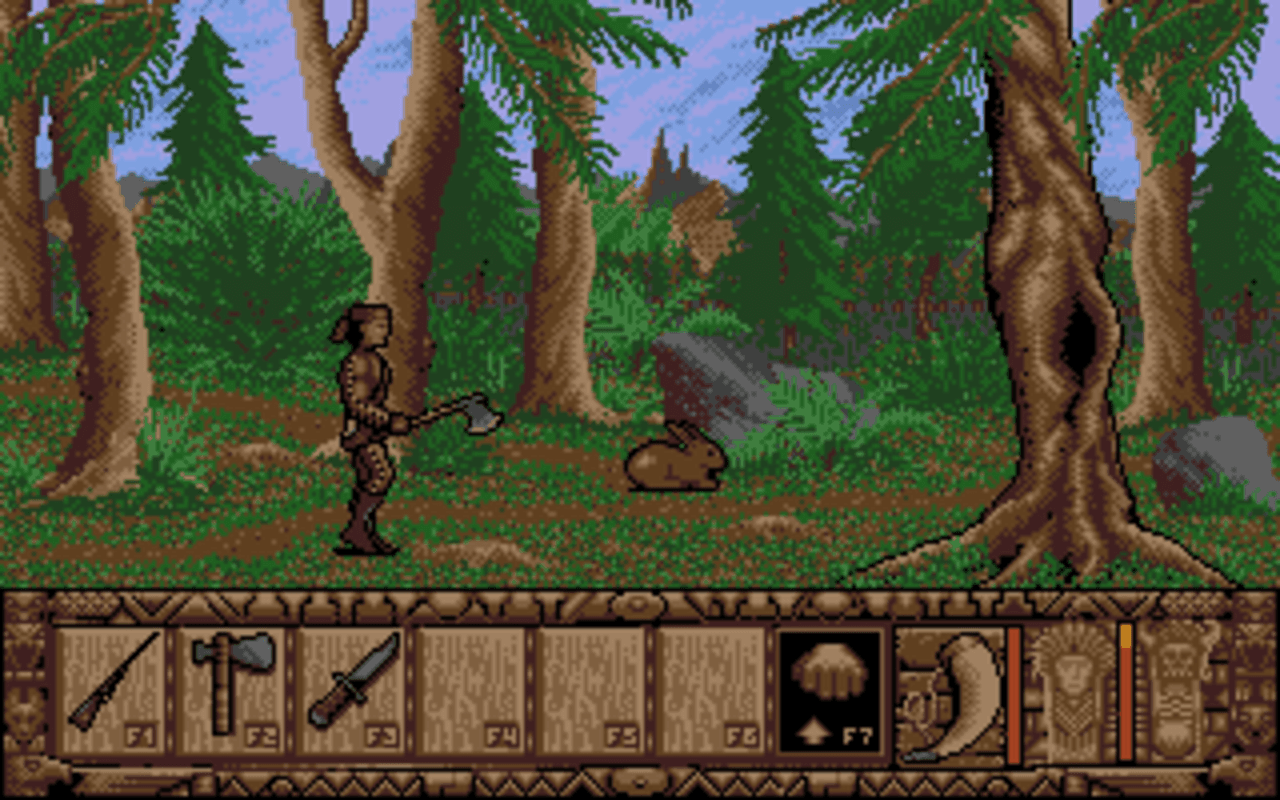
Task: Click the orange health bar beside the horn
Action: click(x=1013, y=690)
